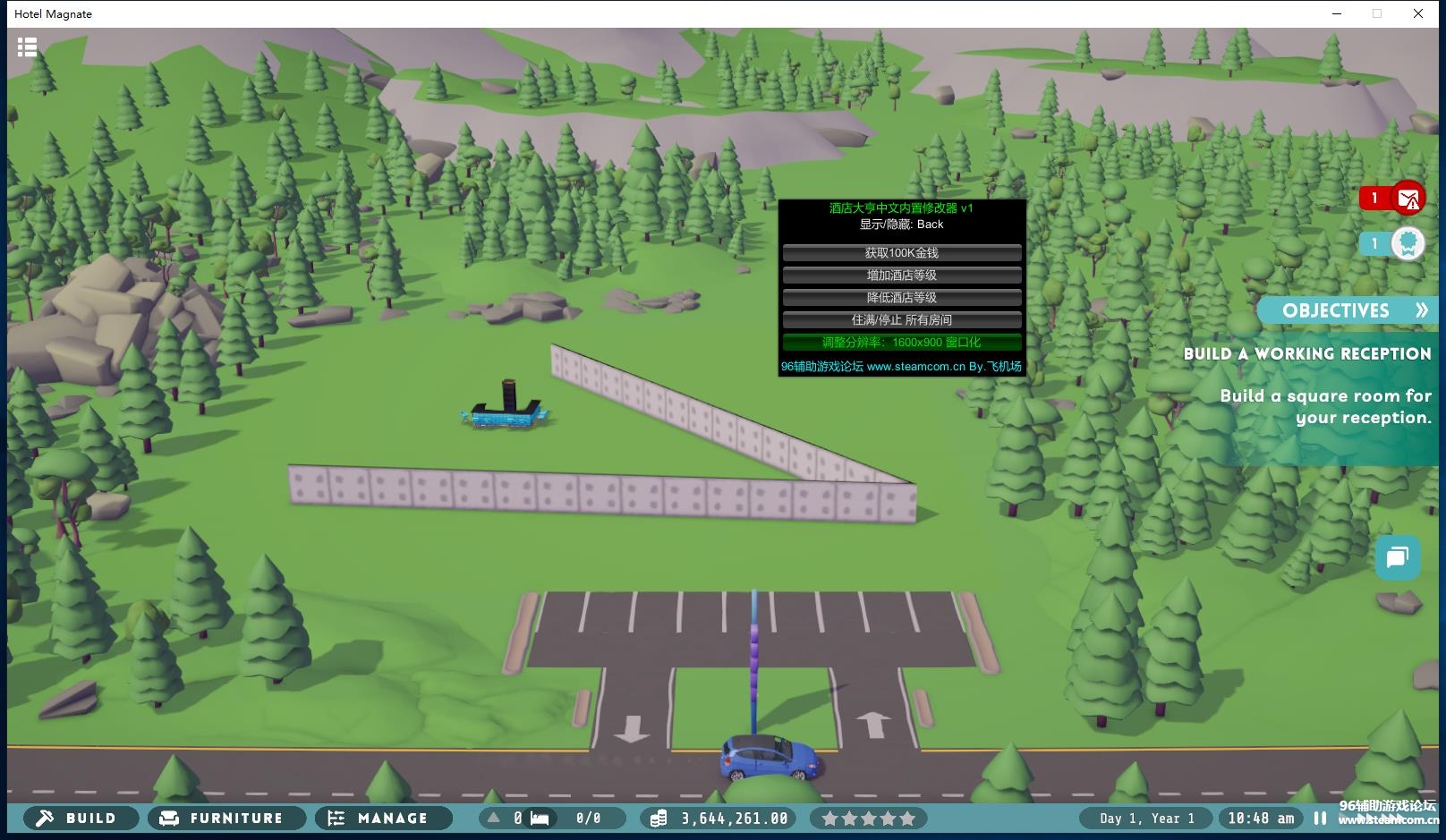The width and height of the screenshot is (1446, 840).
Task: Open the red mail alert notification
Action: (x=1407, y=198)
